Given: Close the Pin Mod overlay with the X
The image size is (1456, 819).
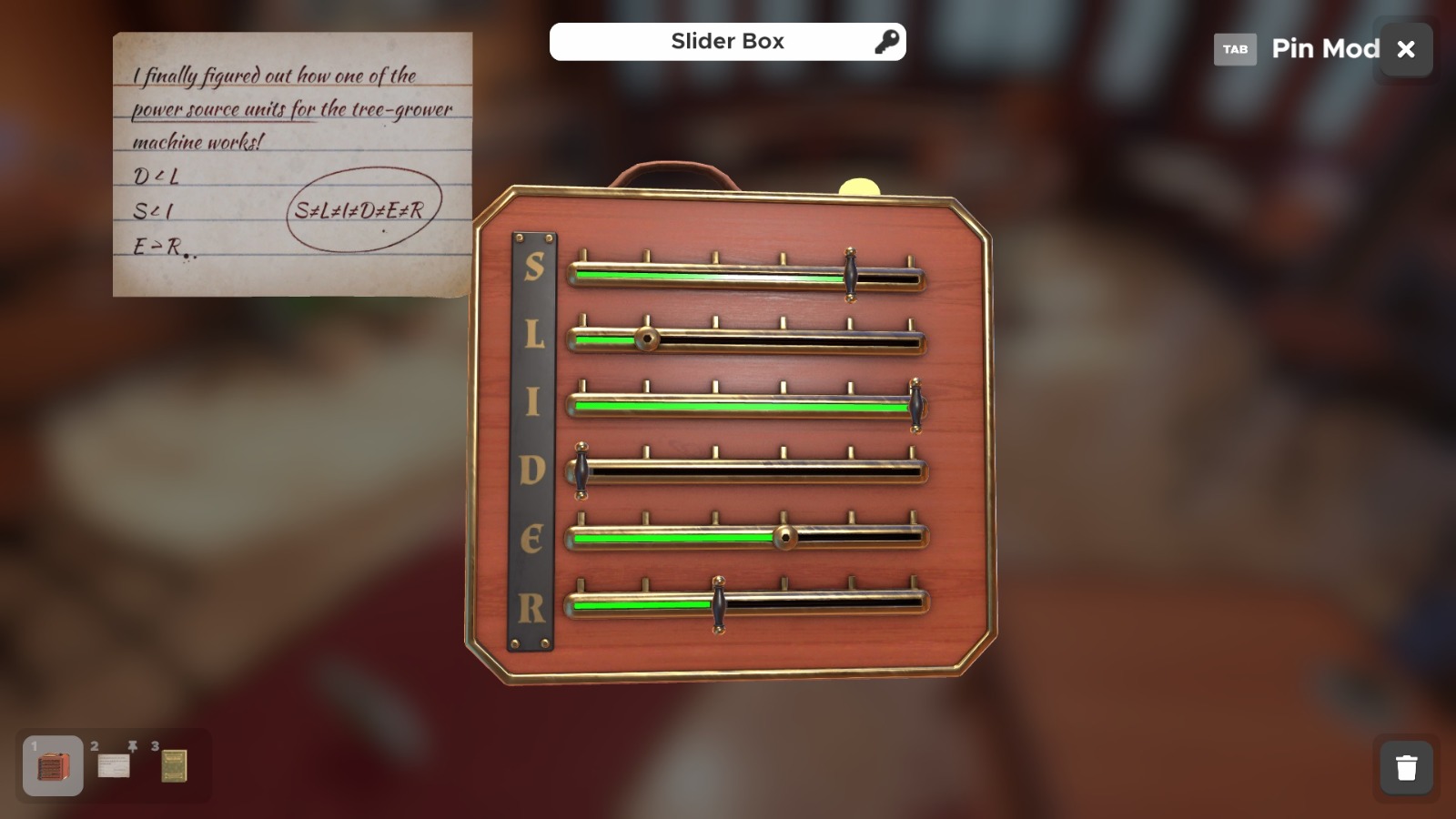Looking at the screenshot, I should tap(1406, 49).
